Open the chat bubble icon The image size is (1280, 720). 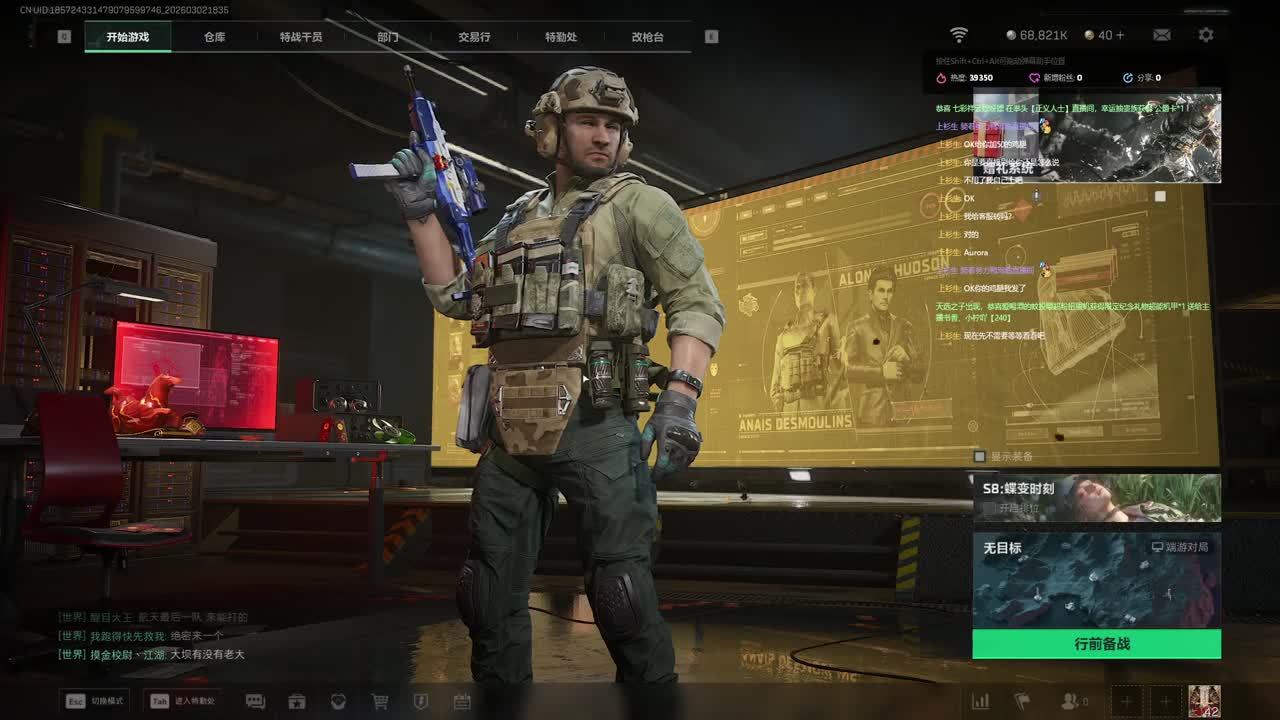[255, 702]
